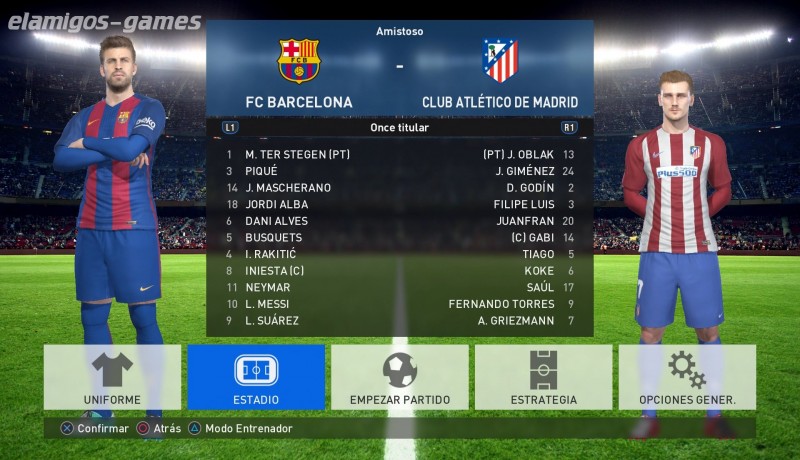Select Fernando Torres lineup entry
Image resolution: width=800 pixels, height=460 pixels.
pyautogui.click(x=501, y=304)
